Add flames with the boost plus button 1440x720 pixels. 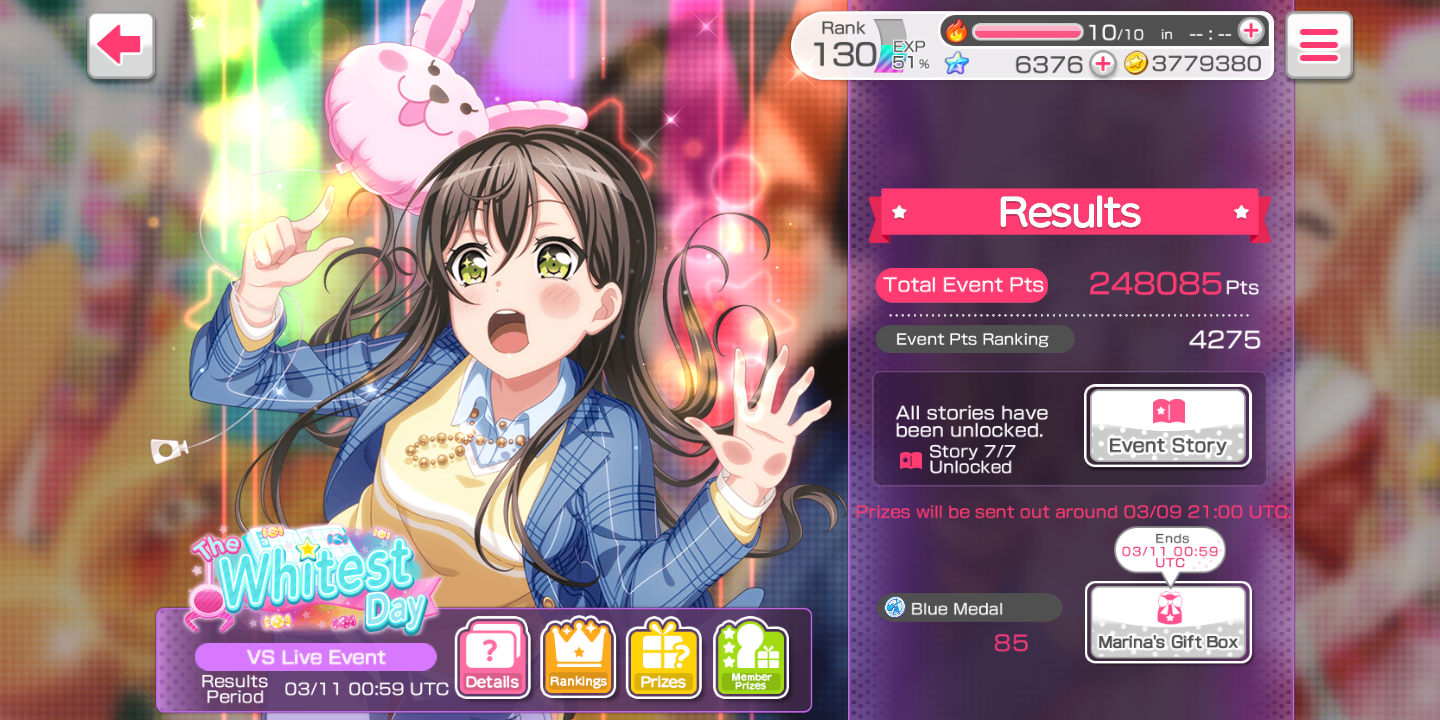(x=1250, y=32)
